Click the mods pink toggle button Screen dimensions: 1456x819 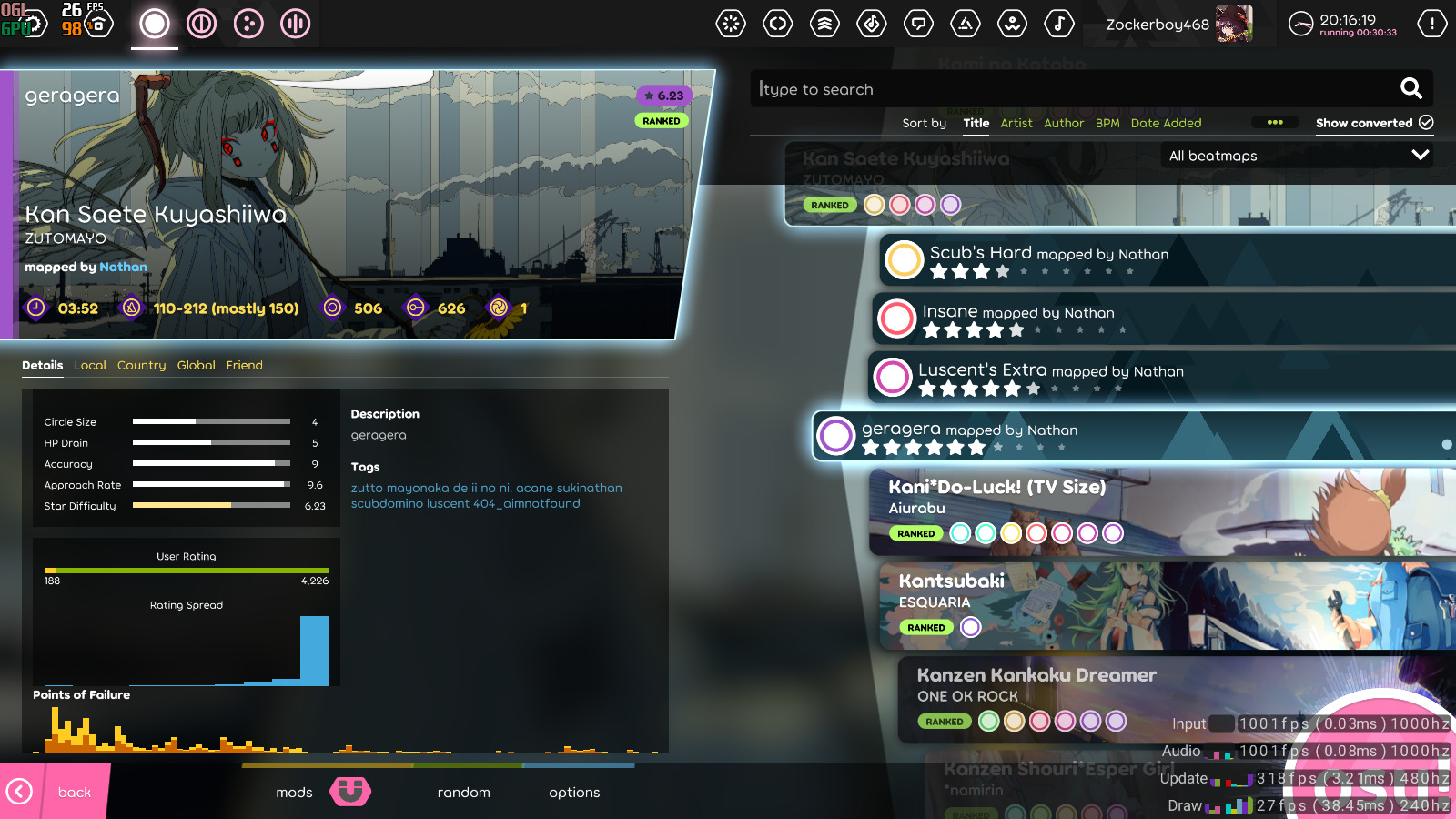pyautogui.click(x=350, y=793)
